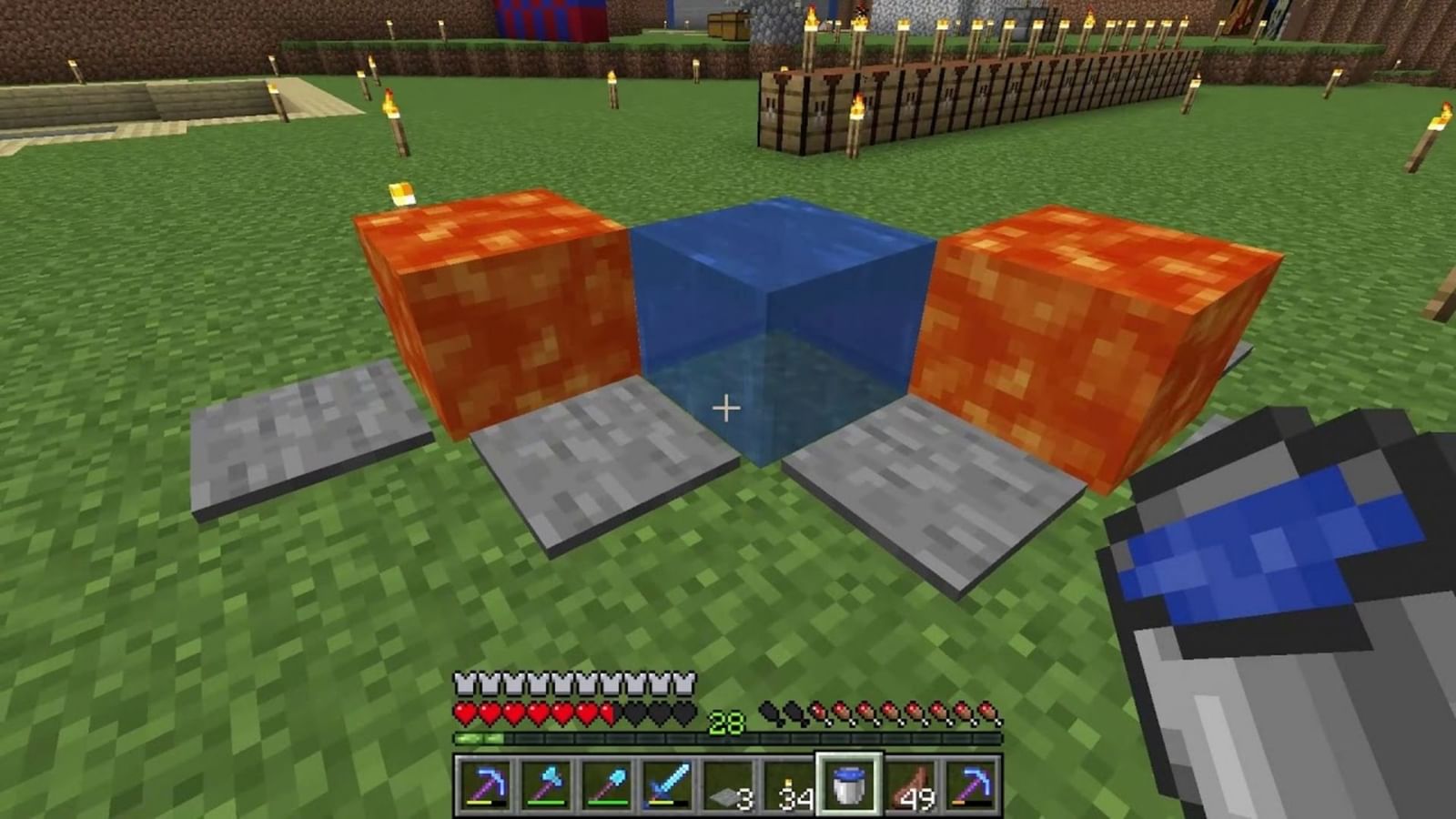Click the crosshair at screen center
Viewport: 1456px width, 819px height.
coord(727,409)
